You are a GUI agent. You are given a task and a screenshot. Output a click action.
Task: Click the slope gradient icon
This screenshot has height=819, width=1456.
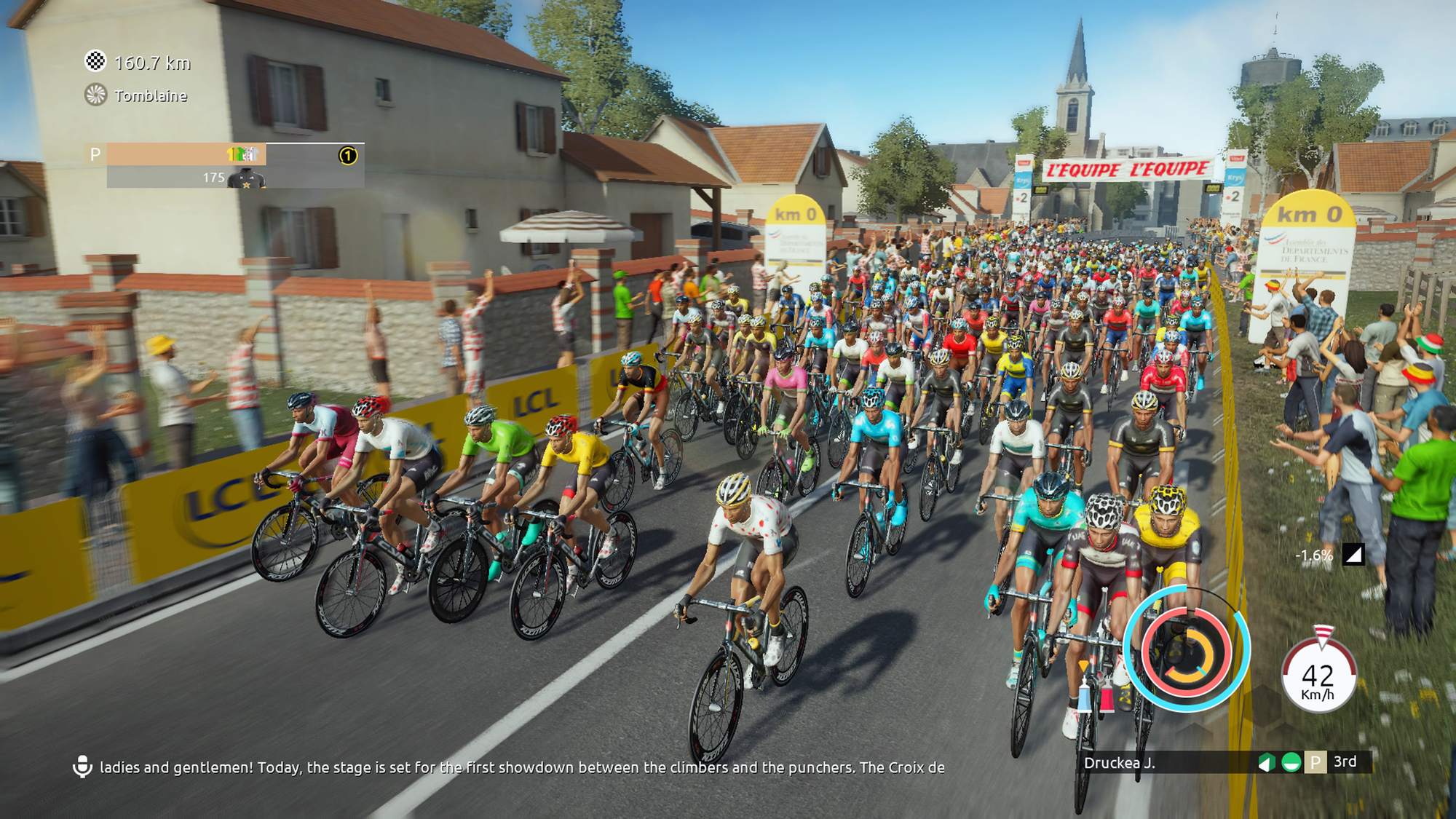(1353, 555)
